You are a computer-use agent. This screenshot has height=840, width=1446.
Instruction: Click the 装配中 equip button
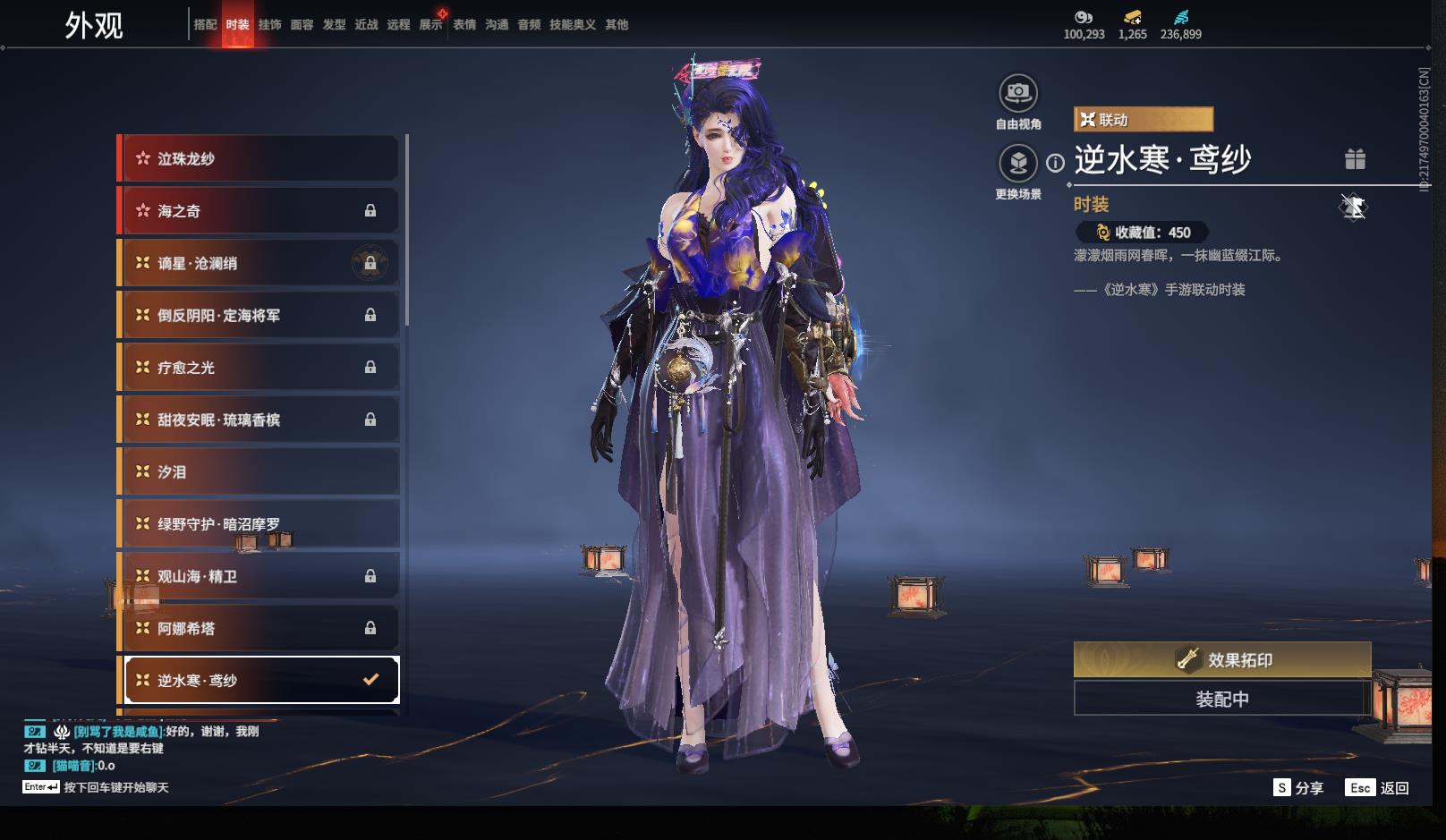pyautogui.click(x=1221, y=699)
